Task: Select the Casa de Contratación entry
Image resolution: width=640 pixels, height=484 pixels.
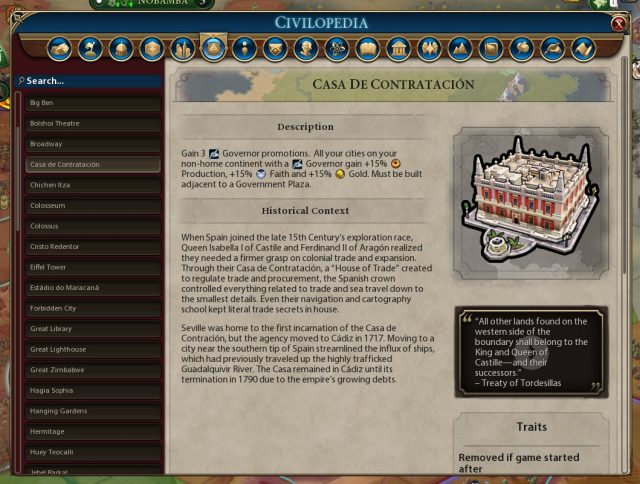Action: tap(92, 164)
